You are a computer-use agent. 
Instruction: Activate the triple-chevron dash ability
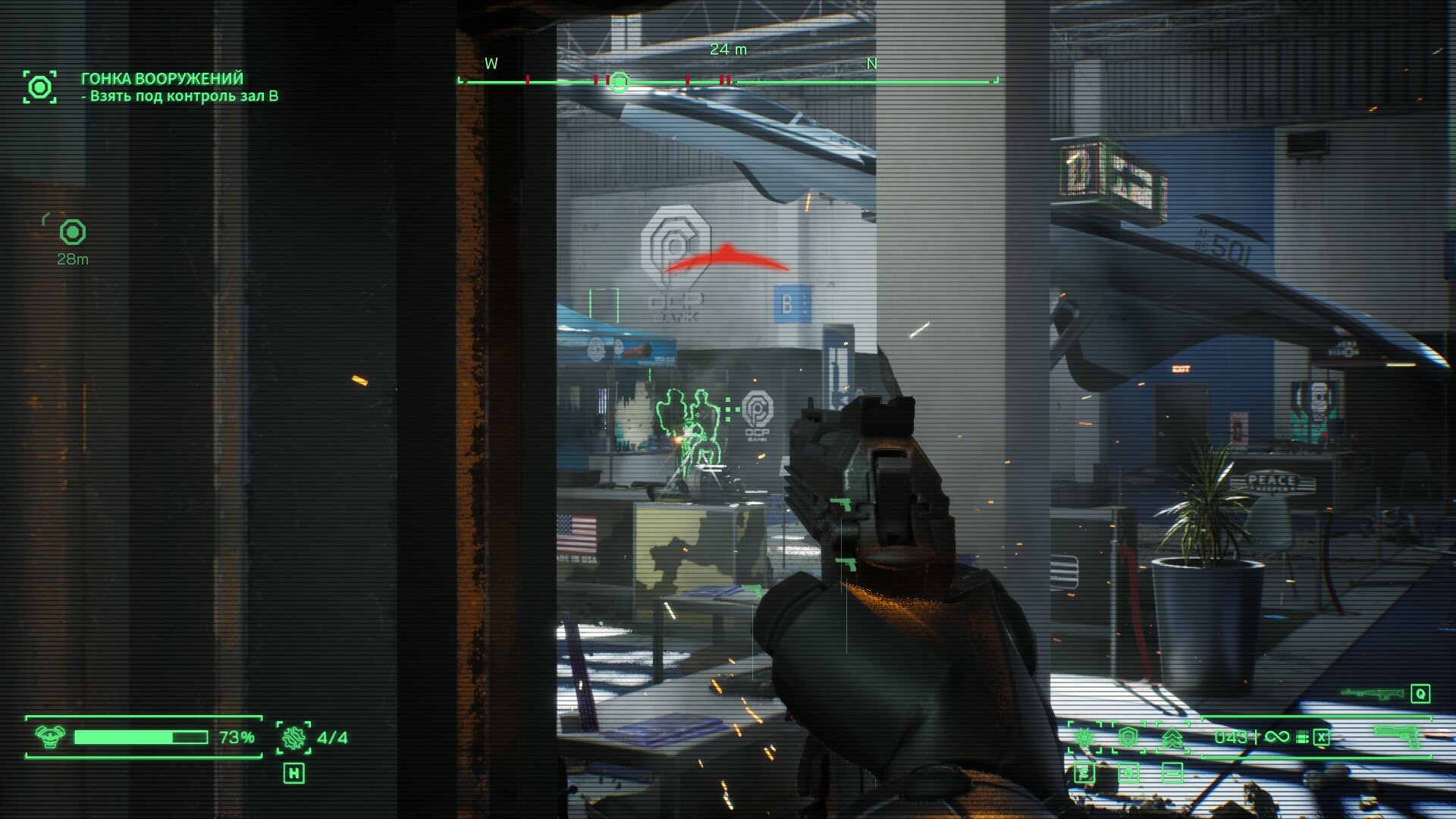(x=1172, y=737)
